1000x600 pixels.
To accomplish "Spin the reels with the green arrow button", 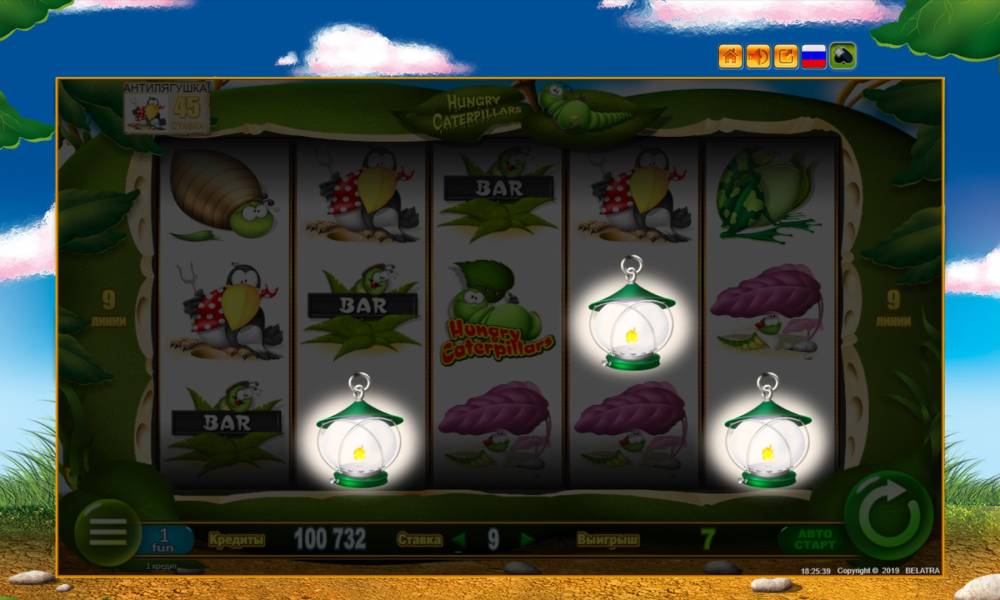I will [x=888, y=517].
